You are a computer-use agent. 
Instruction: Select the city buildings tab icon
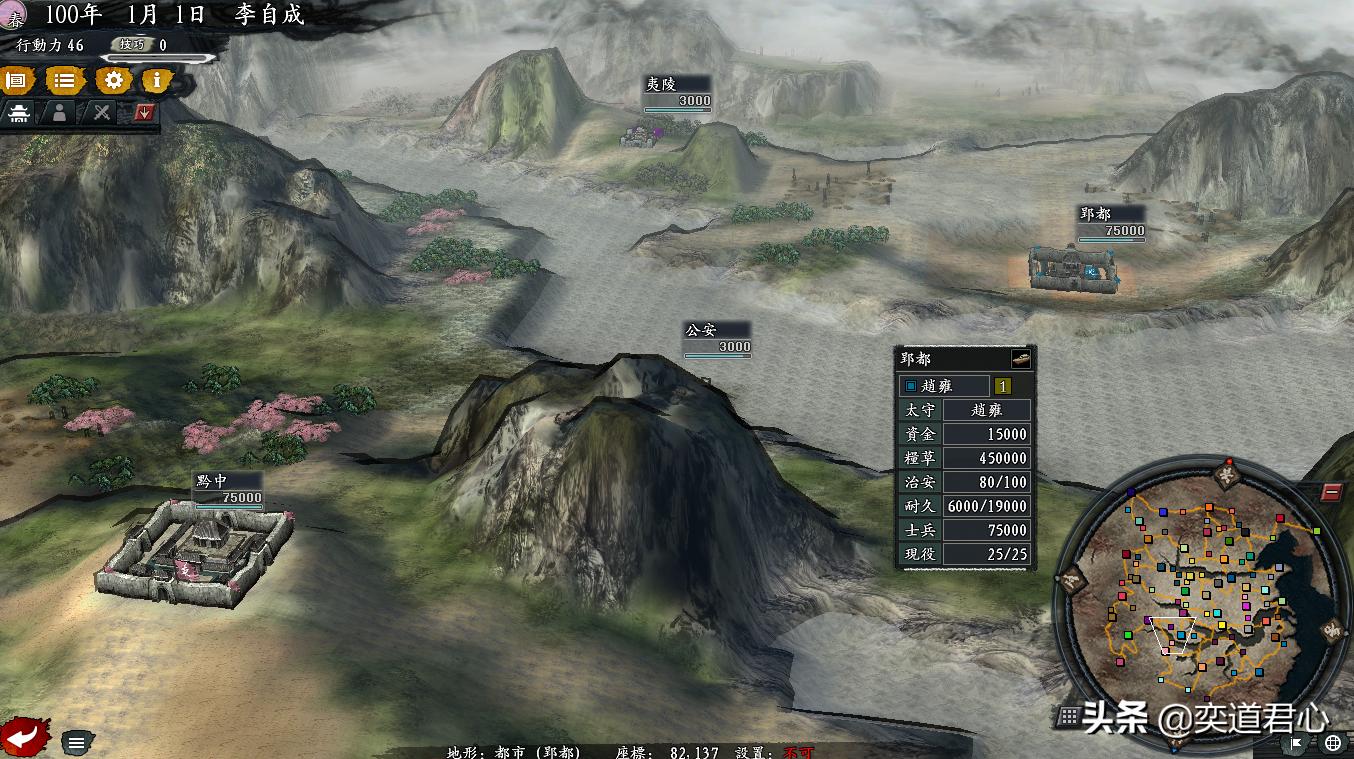coord(20,113)
